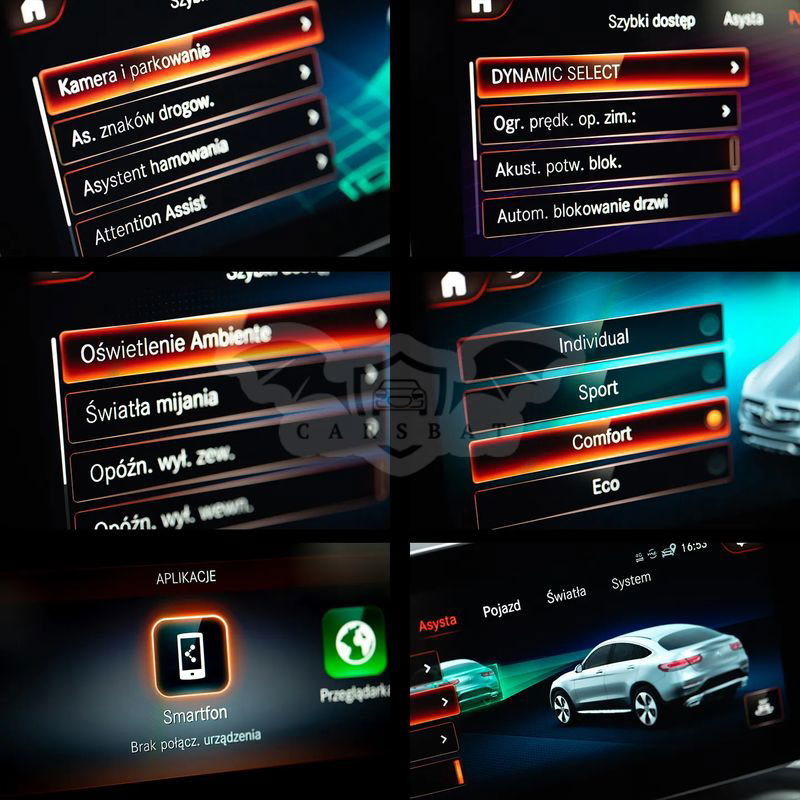Viewport: 800px width, 800px height.
Task: Open the Smartfon application
Action: pos(190,657)
